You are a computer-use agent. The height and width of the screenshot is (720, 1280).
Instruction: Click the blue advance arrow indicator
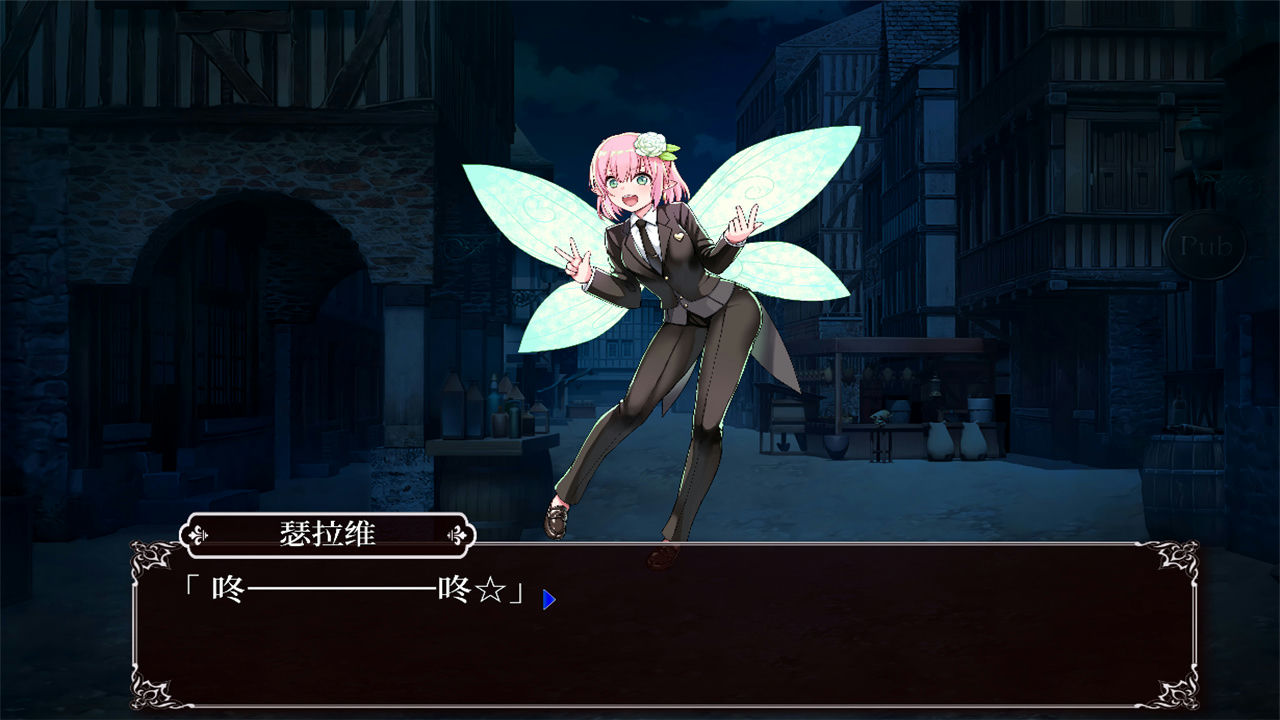548,598
